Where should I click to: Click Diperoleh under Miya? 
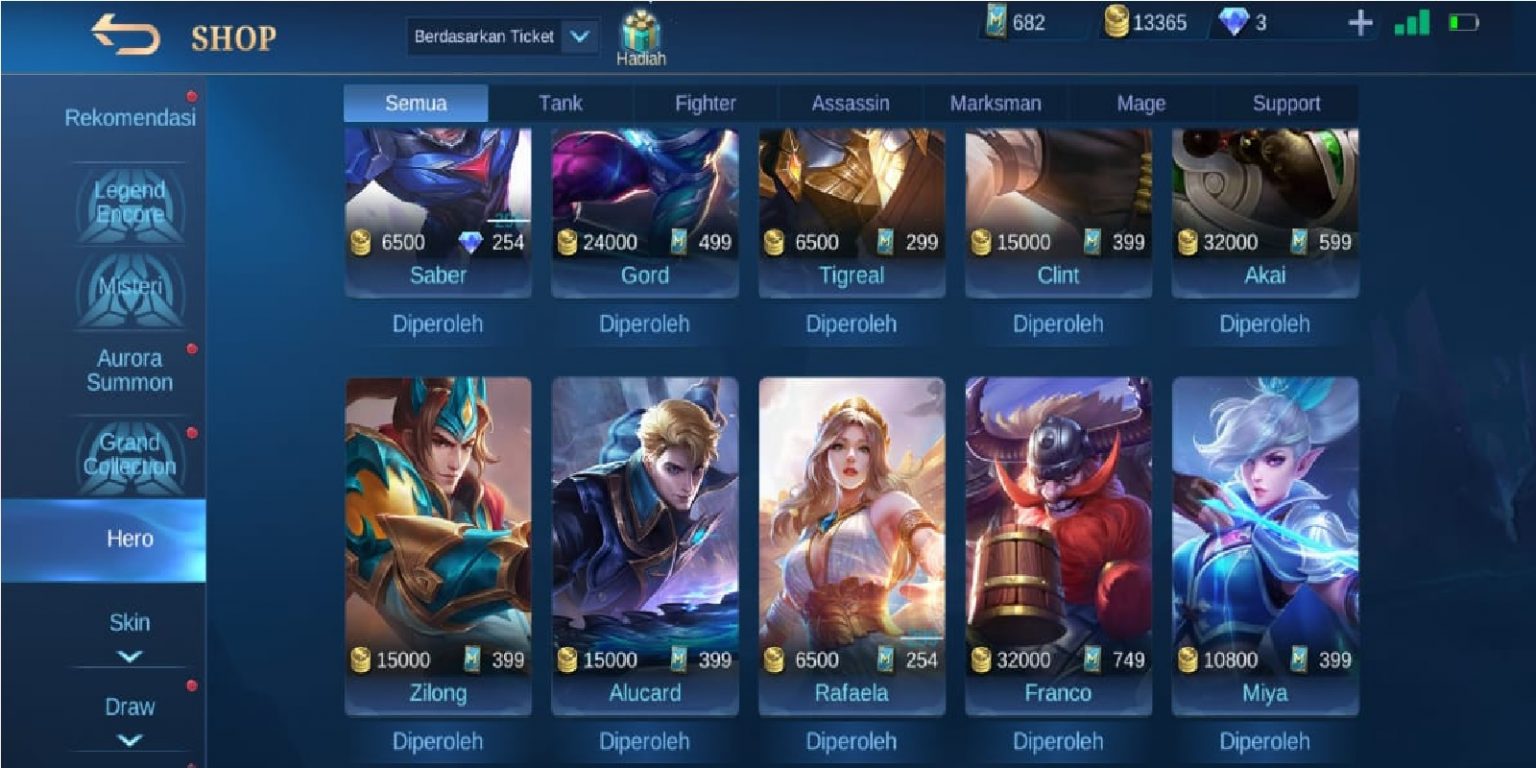click(1263, 742)
